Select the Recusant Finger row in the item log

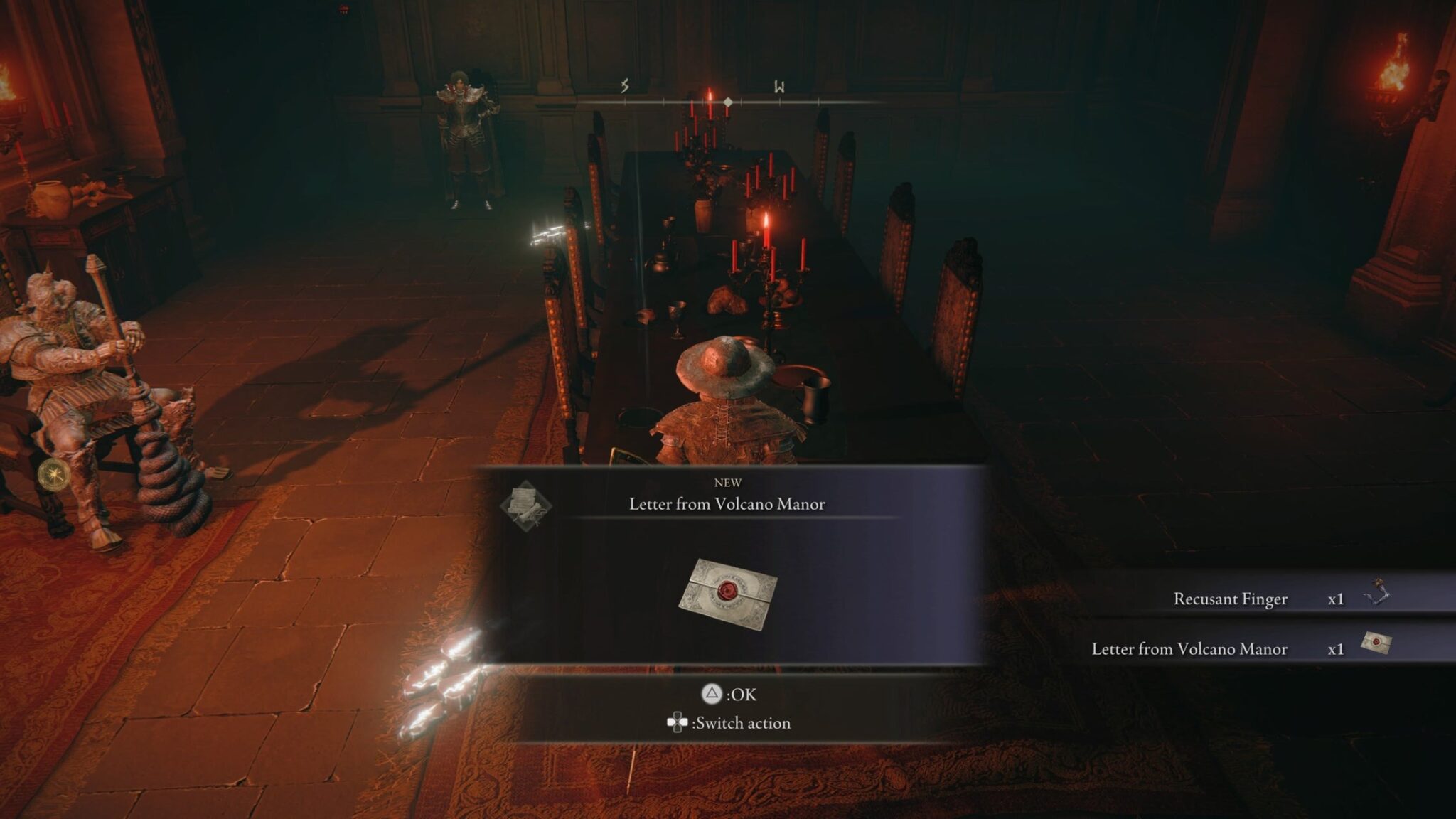pyautogui.click(x=1260, y=599)
